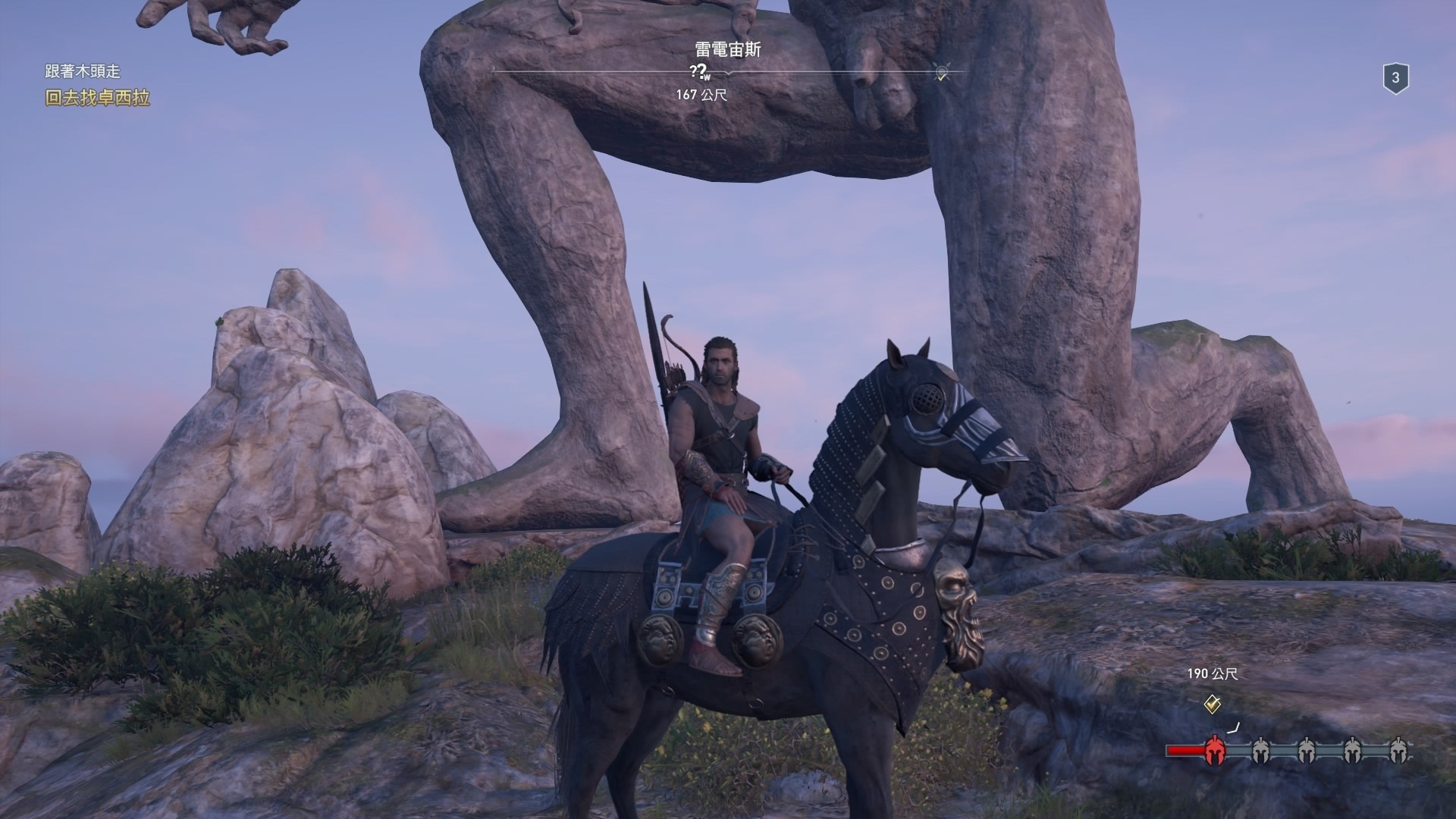The height and width of the screenshot is (819, 1456).
Task: Click the gold diamond quest waypoint marker
Action: 1212,704
